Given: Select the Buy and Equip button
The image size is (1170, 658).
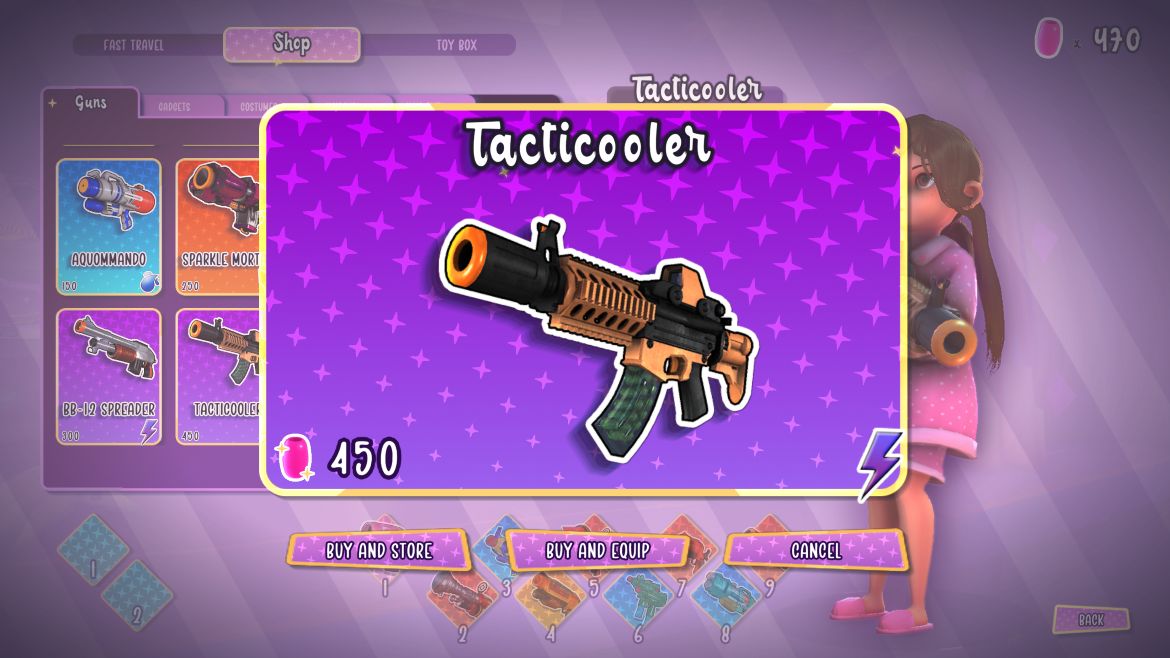Looking at the screenshot, I should pyautogui.click(x=598, y=550).
